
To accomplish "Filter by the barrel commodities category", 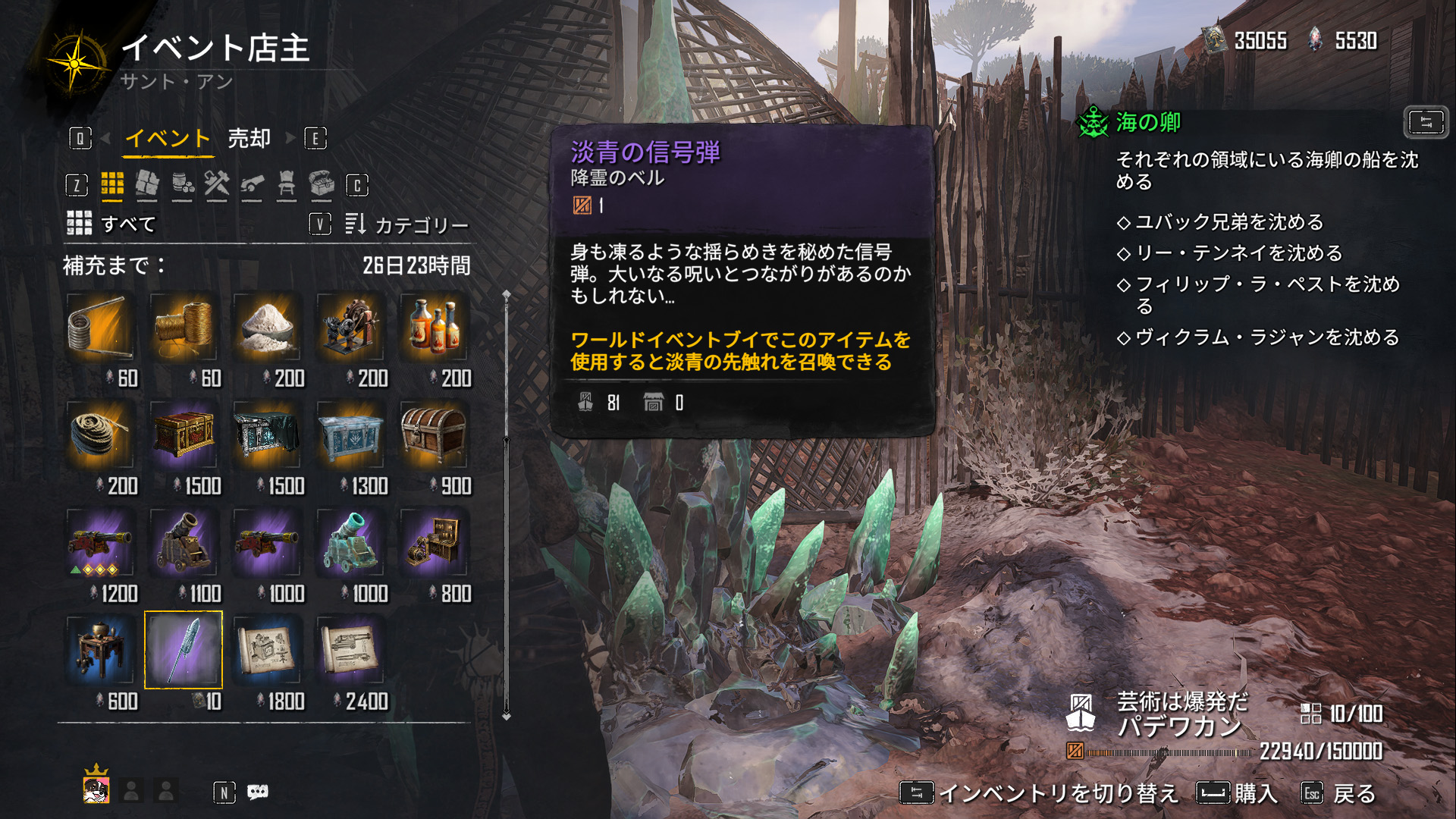I will pyautogui.click(x=182, y=184).
